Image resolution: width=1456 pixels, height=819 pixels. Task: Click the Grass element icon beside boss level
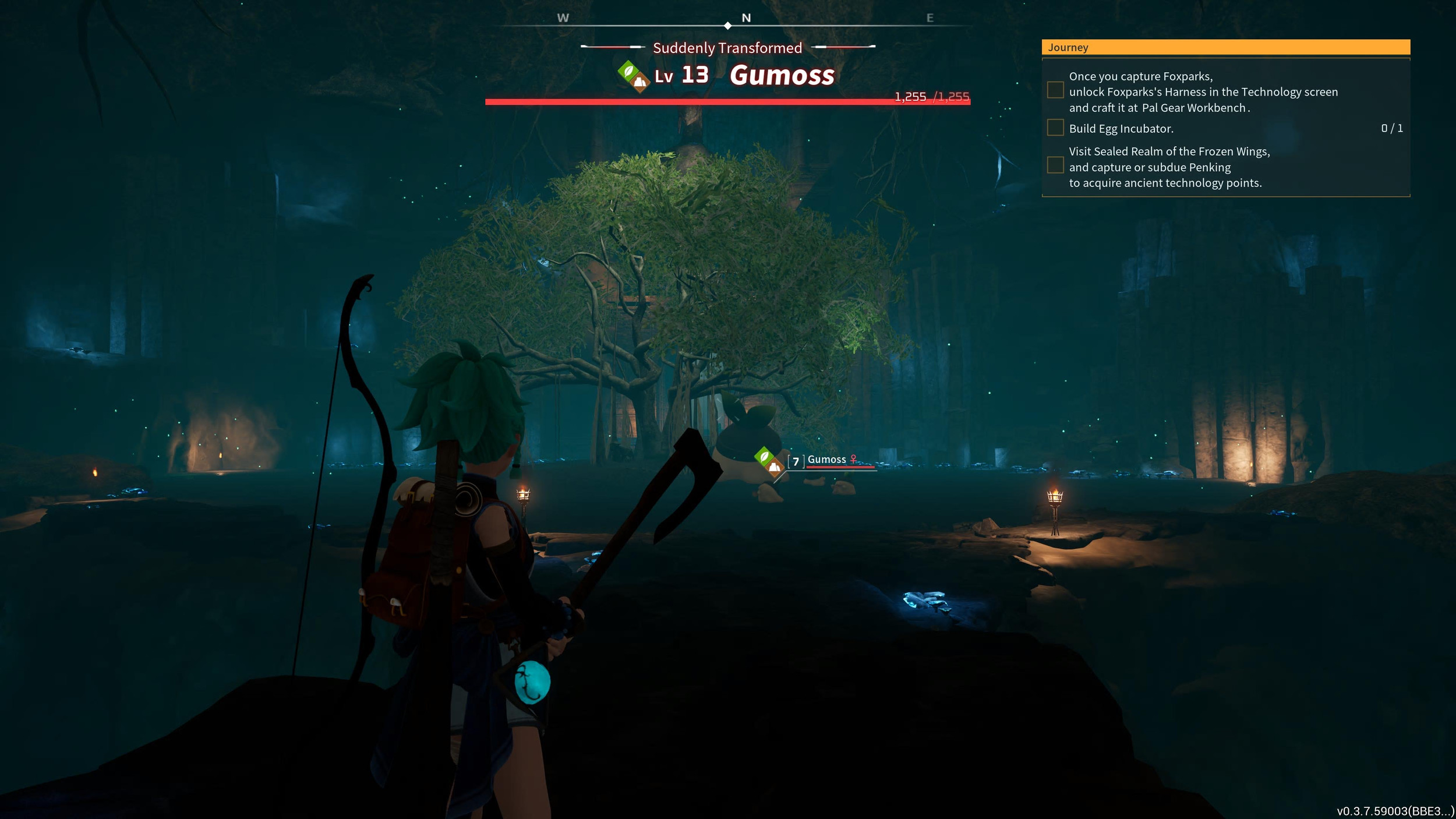pos(627,72)
